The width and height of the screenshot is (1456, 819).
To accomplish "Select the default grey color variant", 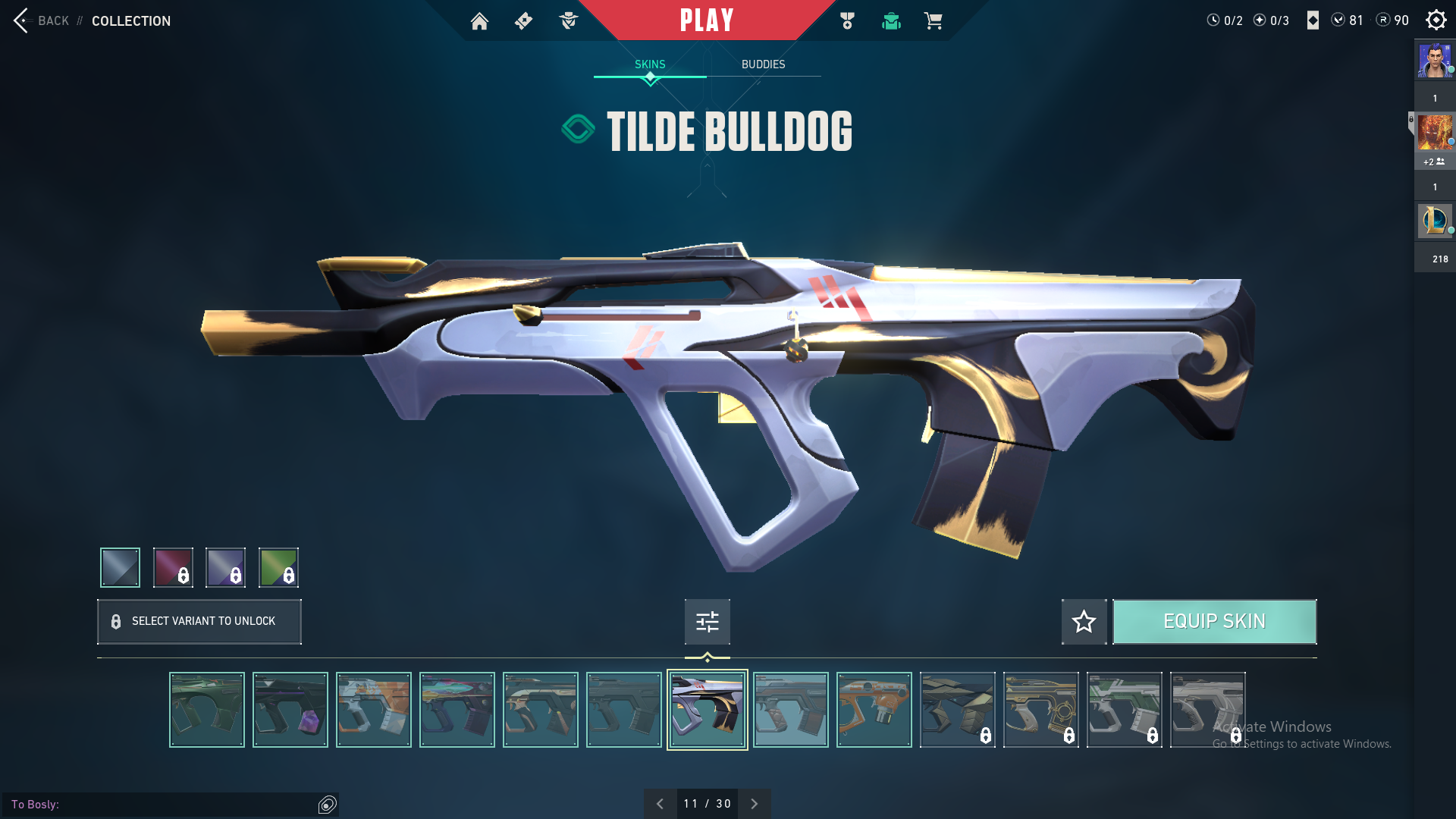I will click(x=121, y=567).
